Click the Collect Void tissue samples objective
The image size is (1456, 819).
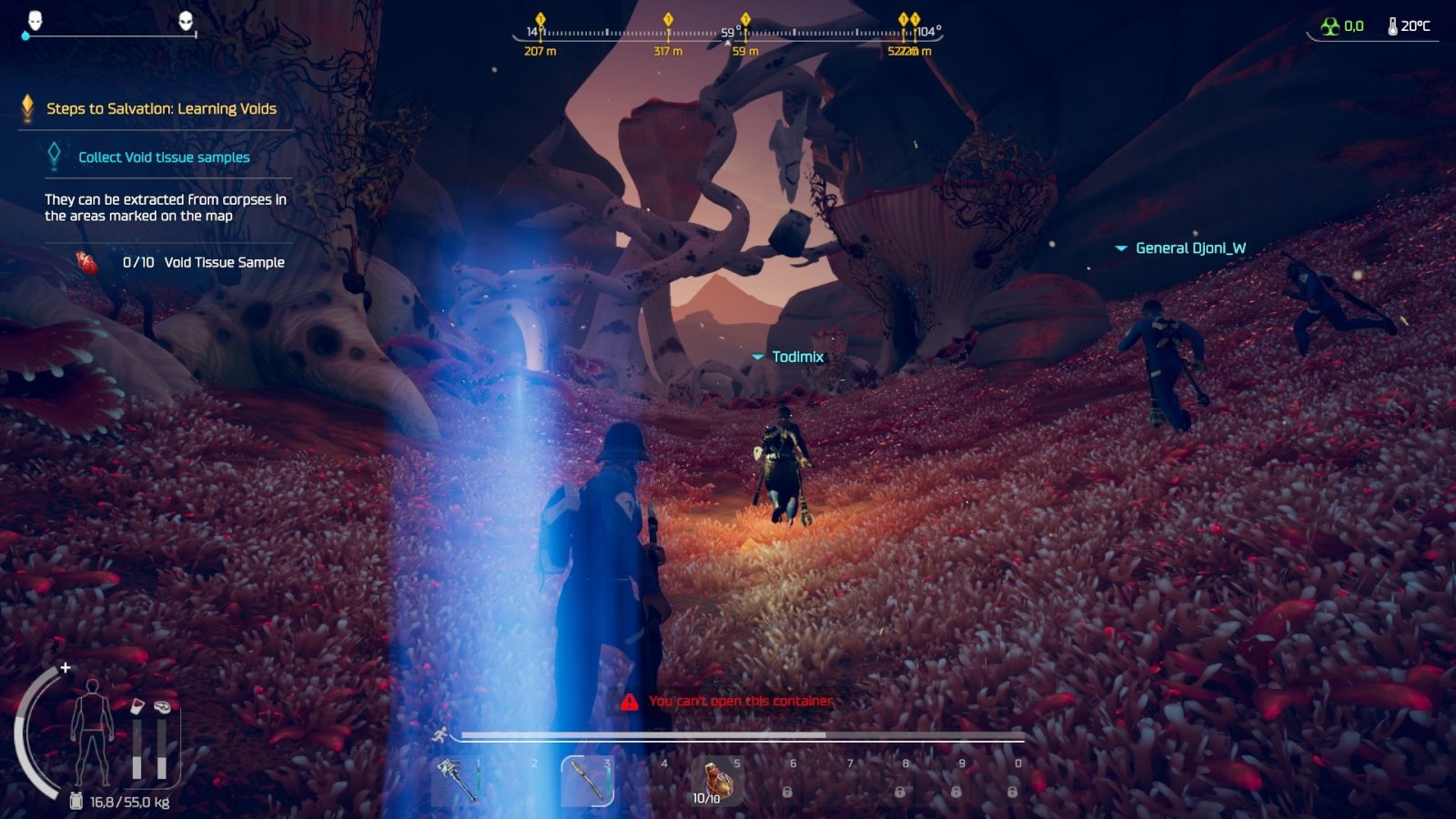164,157
